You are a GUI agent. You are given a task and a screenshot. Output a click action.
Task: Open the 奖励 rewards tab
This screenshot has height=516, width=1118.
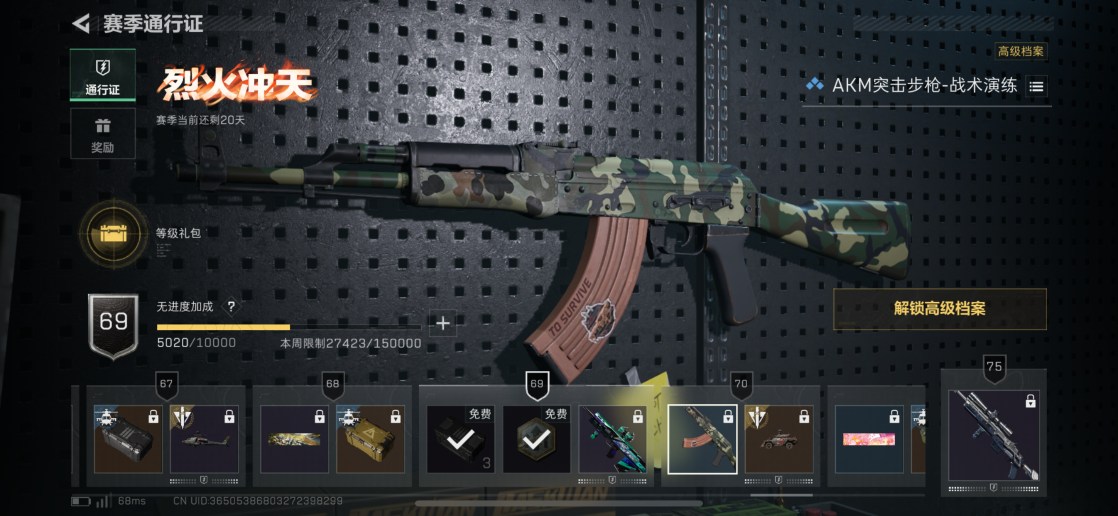click(x=102, y=134)
